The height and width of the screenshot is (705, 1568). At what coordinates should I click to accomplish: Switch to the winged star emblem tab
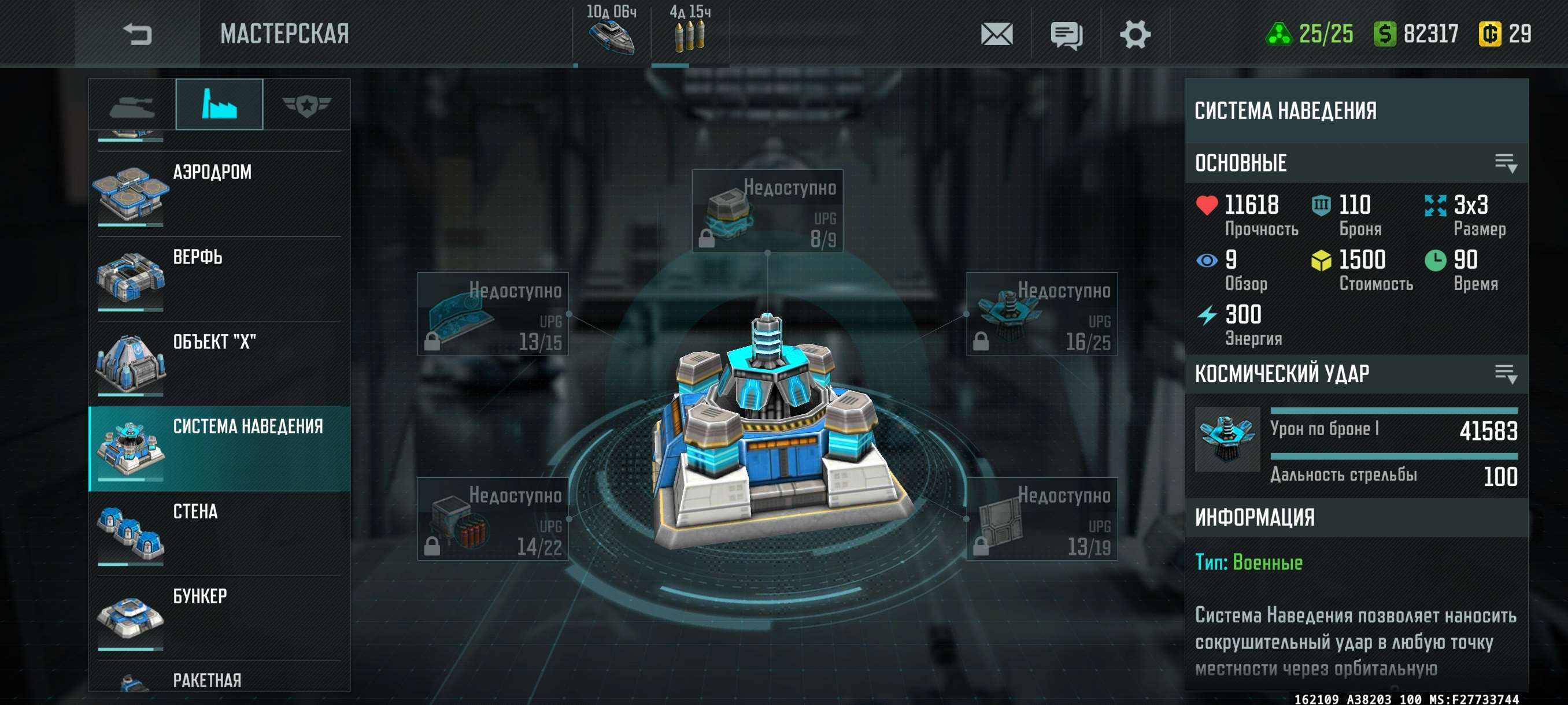pyautogui.click(x=306, y=105)
